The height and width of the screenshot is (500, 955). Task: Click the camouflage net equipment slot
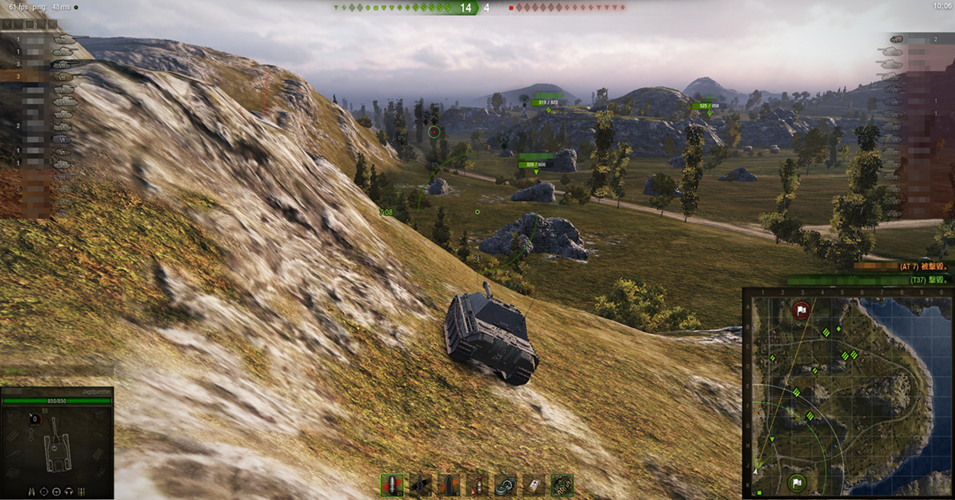point(562,485)
